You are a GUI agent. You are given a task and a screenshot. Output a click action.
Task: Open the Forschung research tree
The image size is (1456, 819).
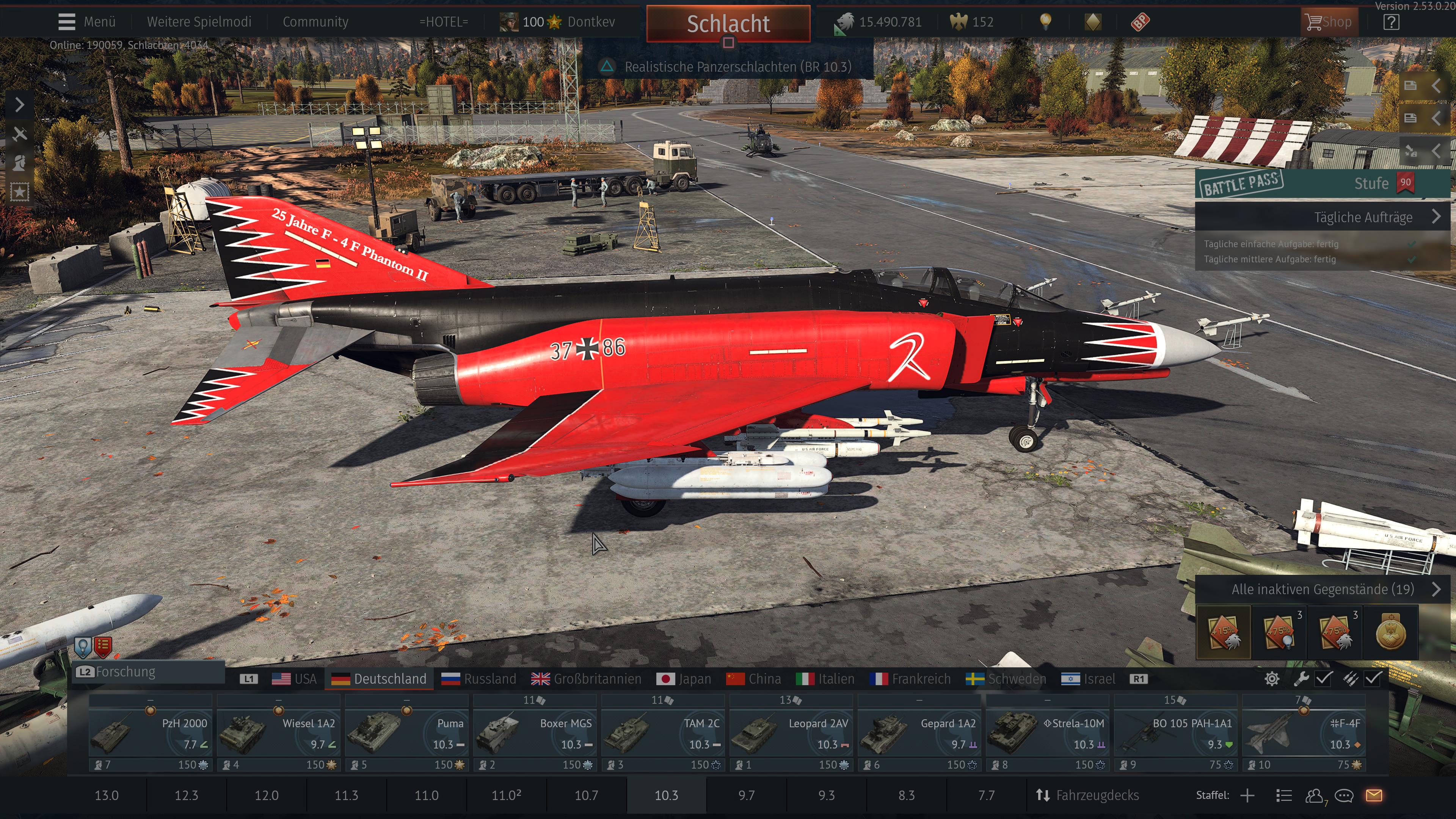click(126, 672)
